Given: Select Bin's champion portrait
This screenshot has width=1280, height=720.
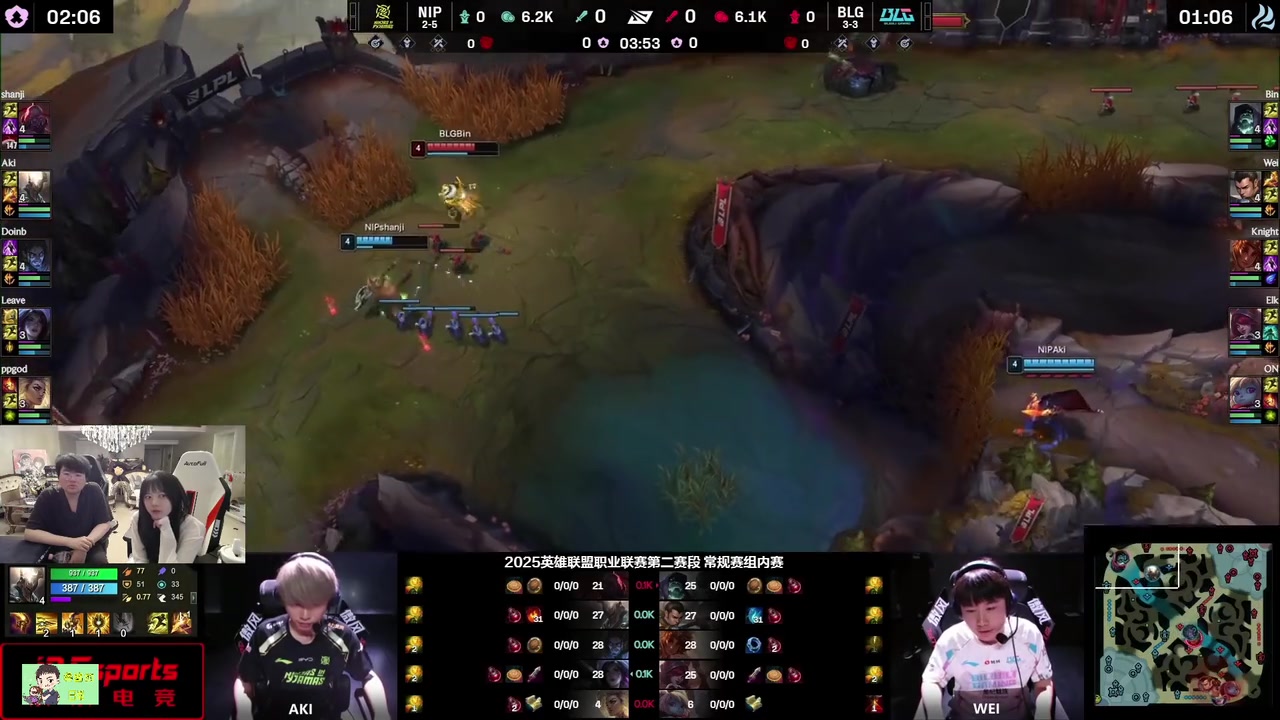Looking at the screenshot, I should [1245, 119].
